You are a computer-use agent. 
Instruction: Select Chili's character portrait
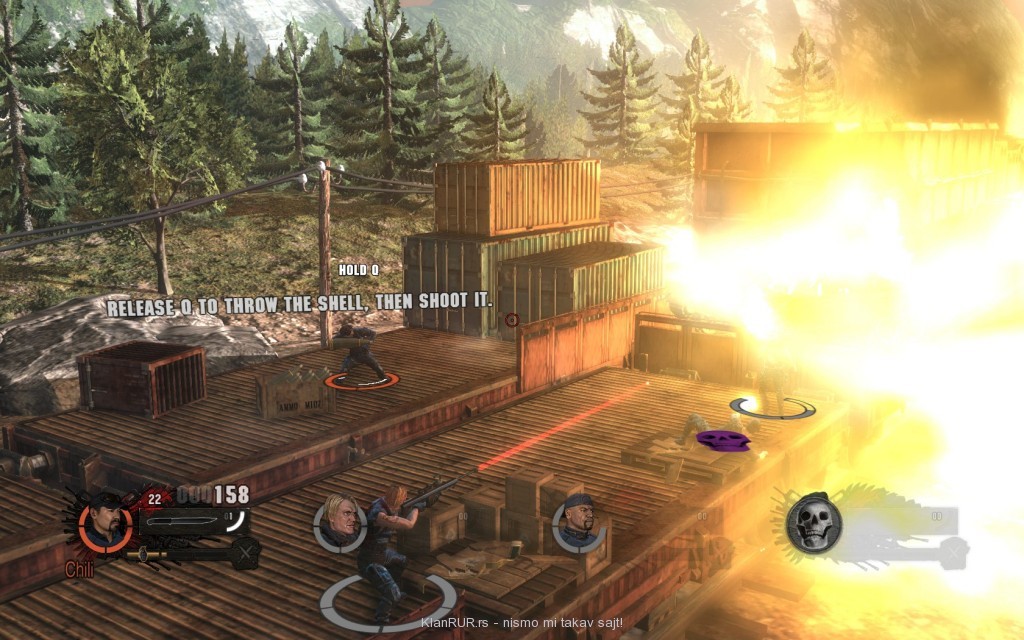[x=104, y=524]
